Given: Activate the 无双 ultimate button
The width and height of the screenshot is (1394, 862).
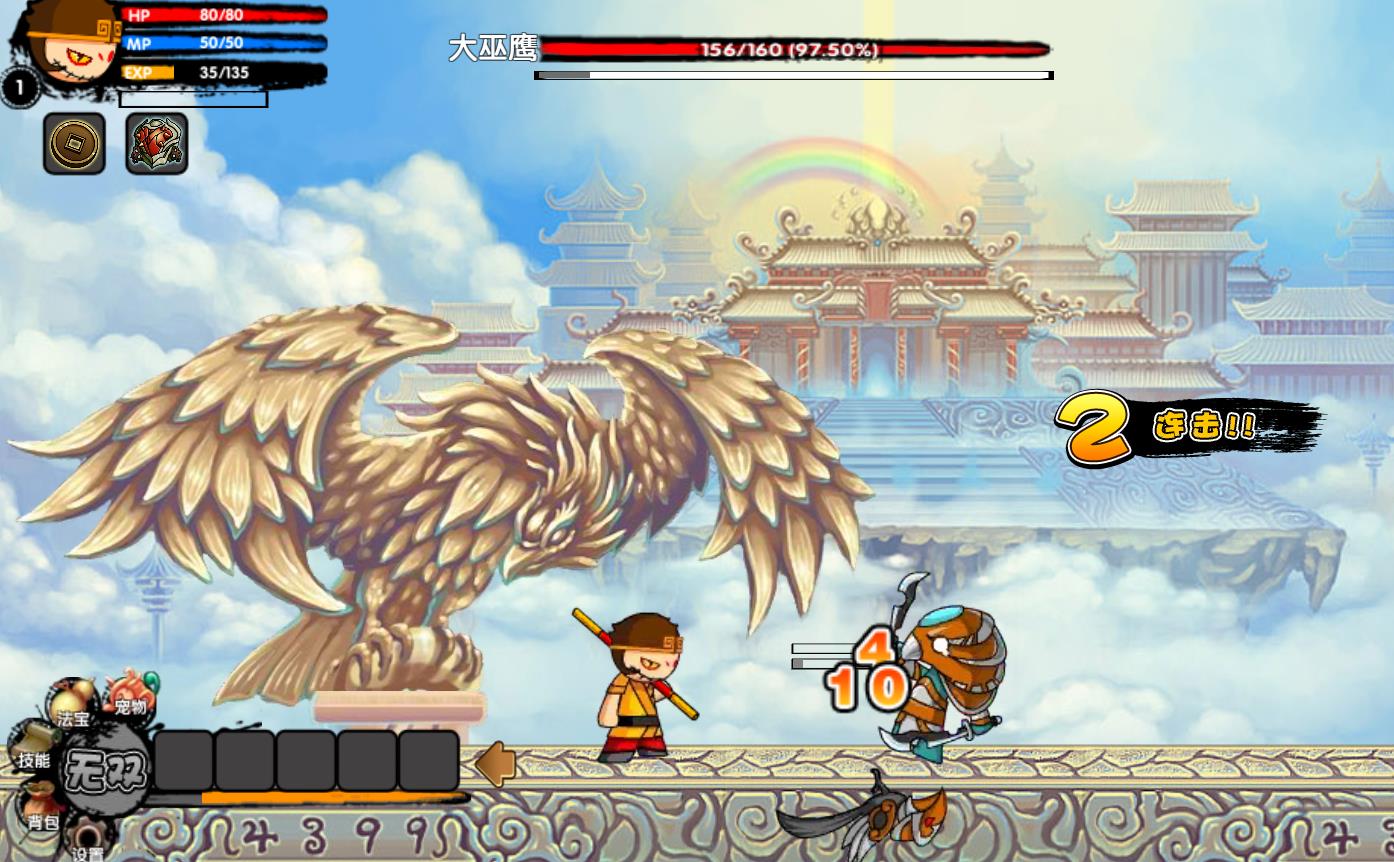Looking at the screenshot, I should [x=104, y=771].
